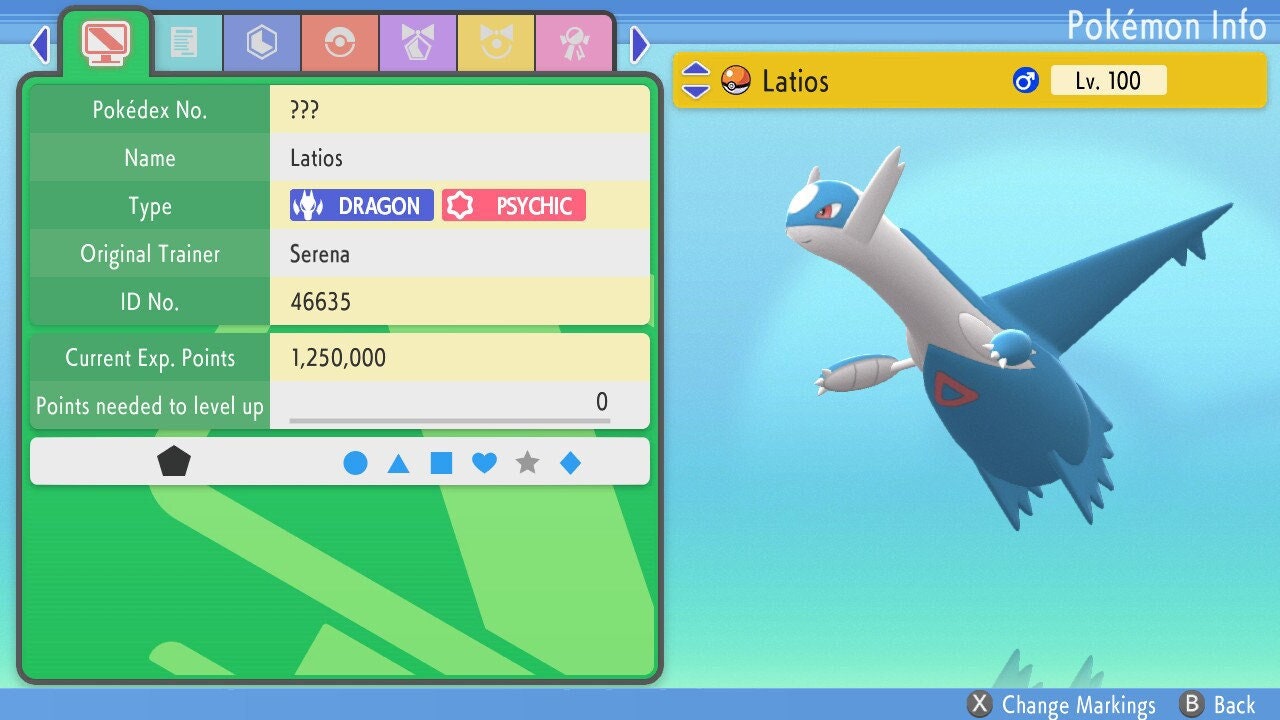Toggle the blue circle marking
This screenshot has height=720, width=1280.
click(x=355, y=463)
